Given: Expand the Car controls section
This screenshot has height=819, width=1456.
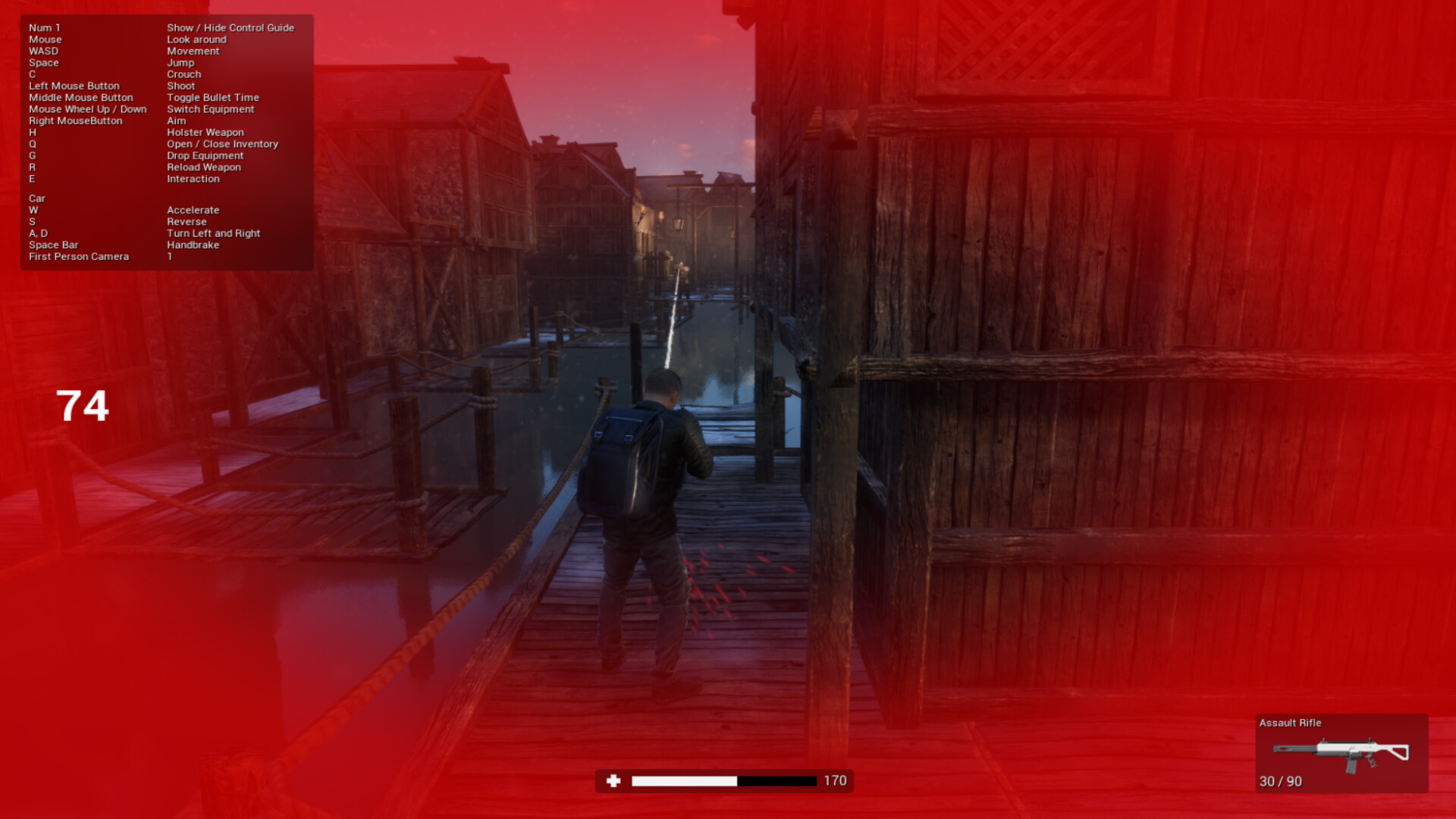Looking at the screenshot, I should (36, 198).
